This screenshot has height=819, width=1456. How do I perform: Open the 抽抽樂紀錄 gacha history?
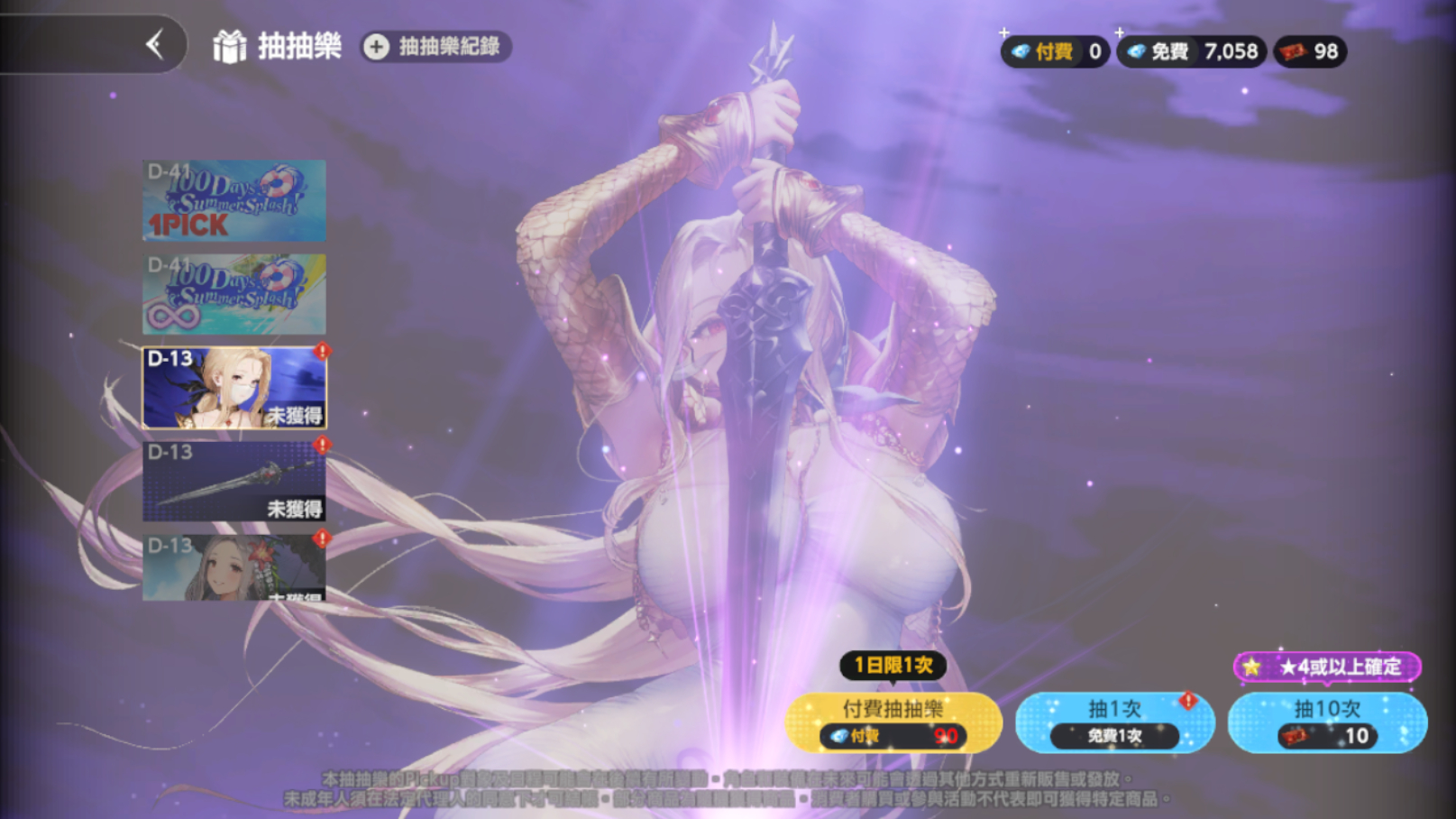point(436,47)
